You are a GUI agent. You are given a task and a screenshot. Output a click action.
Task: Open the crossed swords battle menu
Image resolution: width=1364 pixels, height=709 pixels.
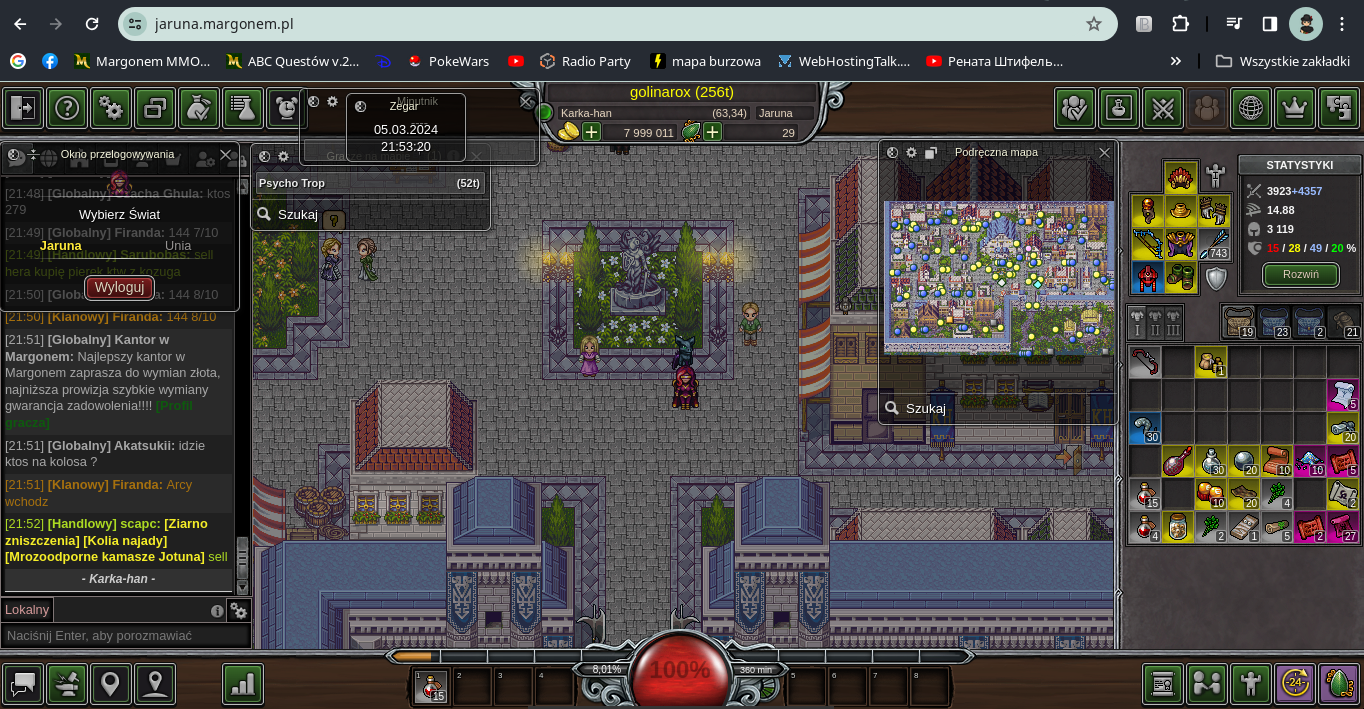(x=1163, y=108)
